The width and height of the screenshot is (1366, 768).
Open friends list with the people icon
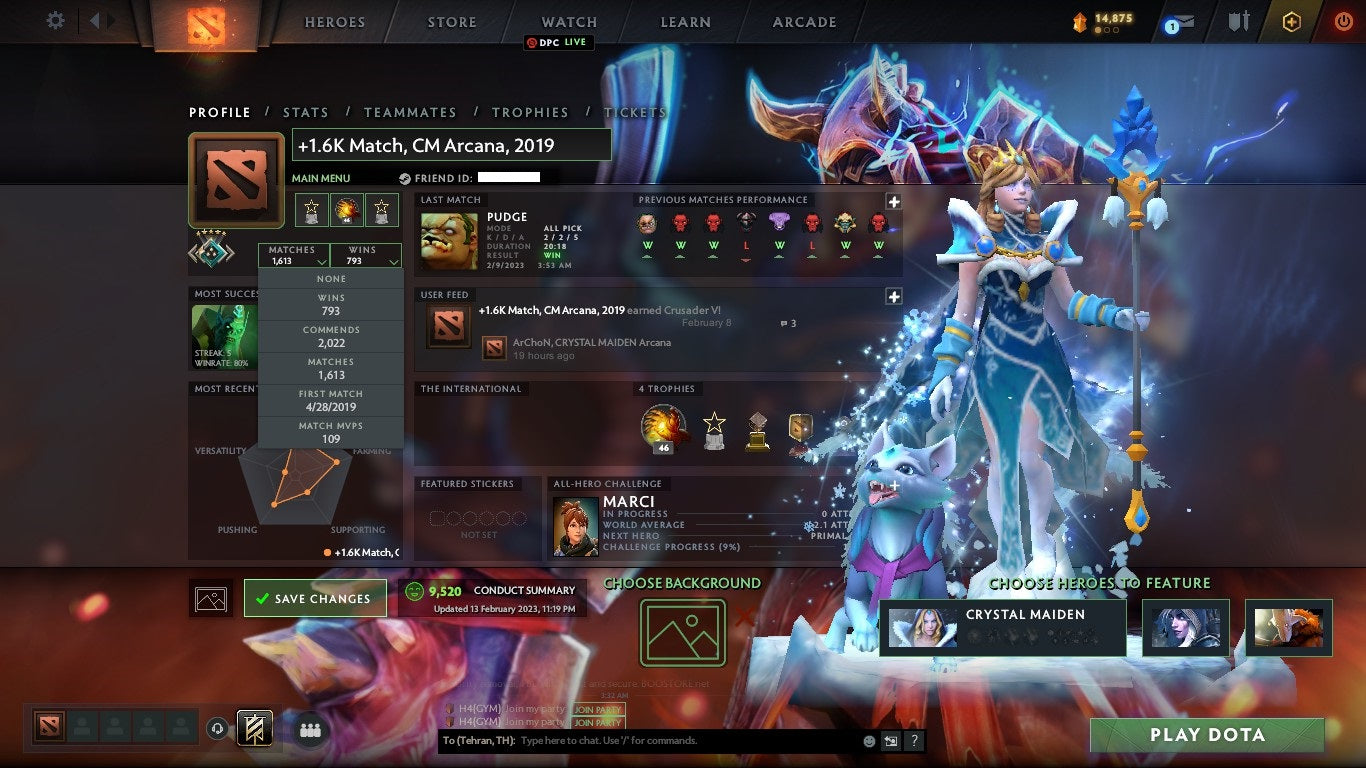coord(309,730)
